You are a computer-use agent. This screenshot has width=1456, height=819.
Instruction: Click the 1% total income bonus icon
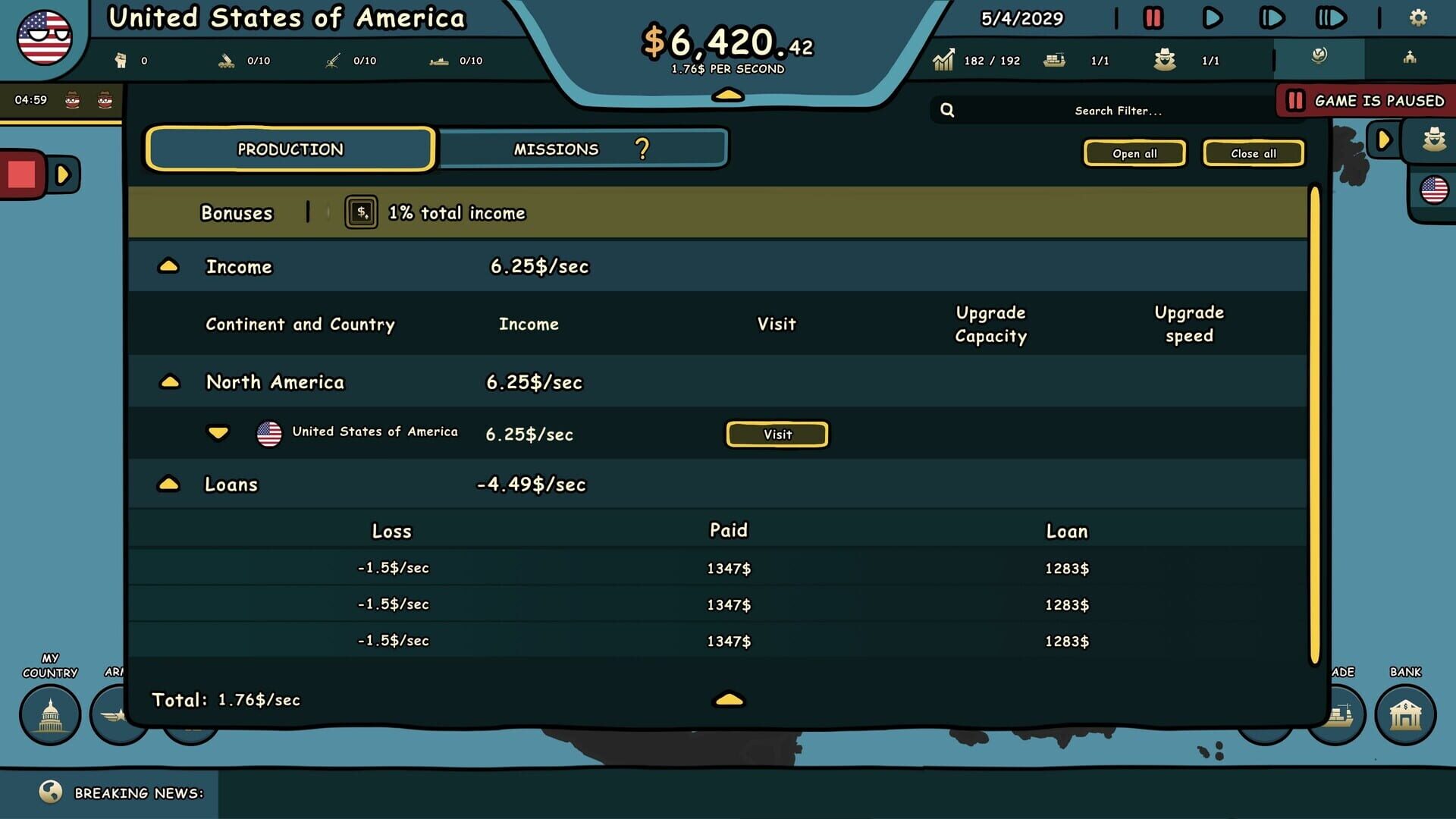tap(362, 212)
